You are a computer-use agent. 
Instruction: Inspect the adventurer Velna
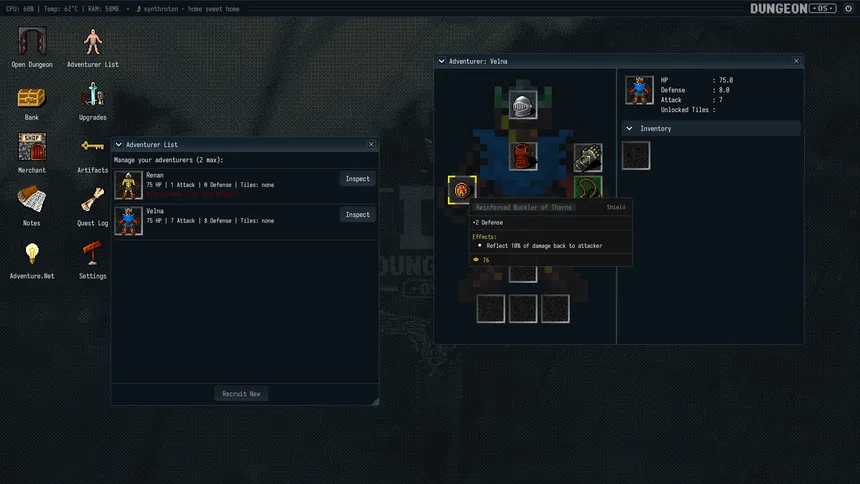tap(357, 215)
